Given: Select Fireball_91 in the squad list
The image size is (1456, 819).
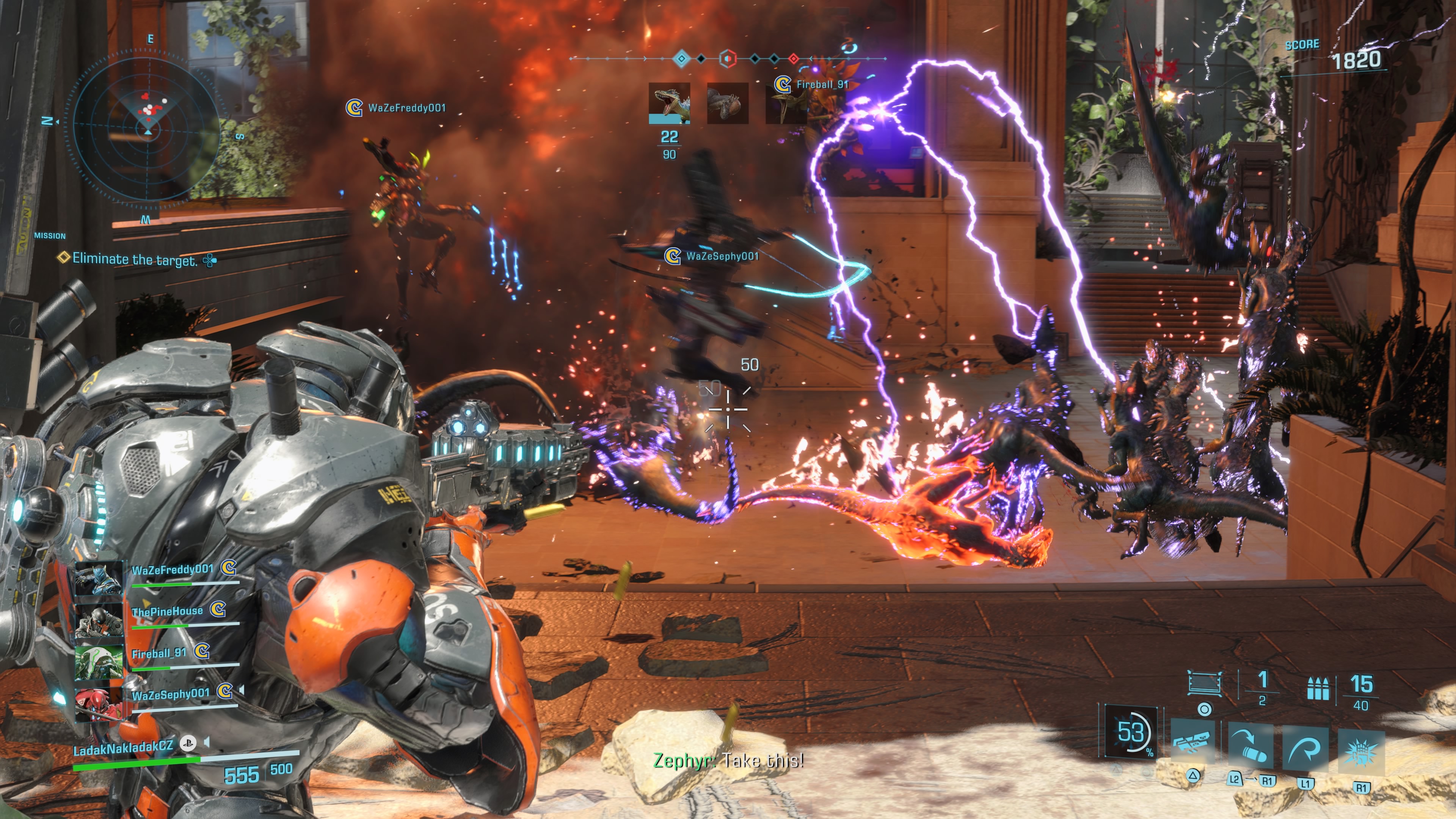Looking at the screenshot, I should (159, 653).
